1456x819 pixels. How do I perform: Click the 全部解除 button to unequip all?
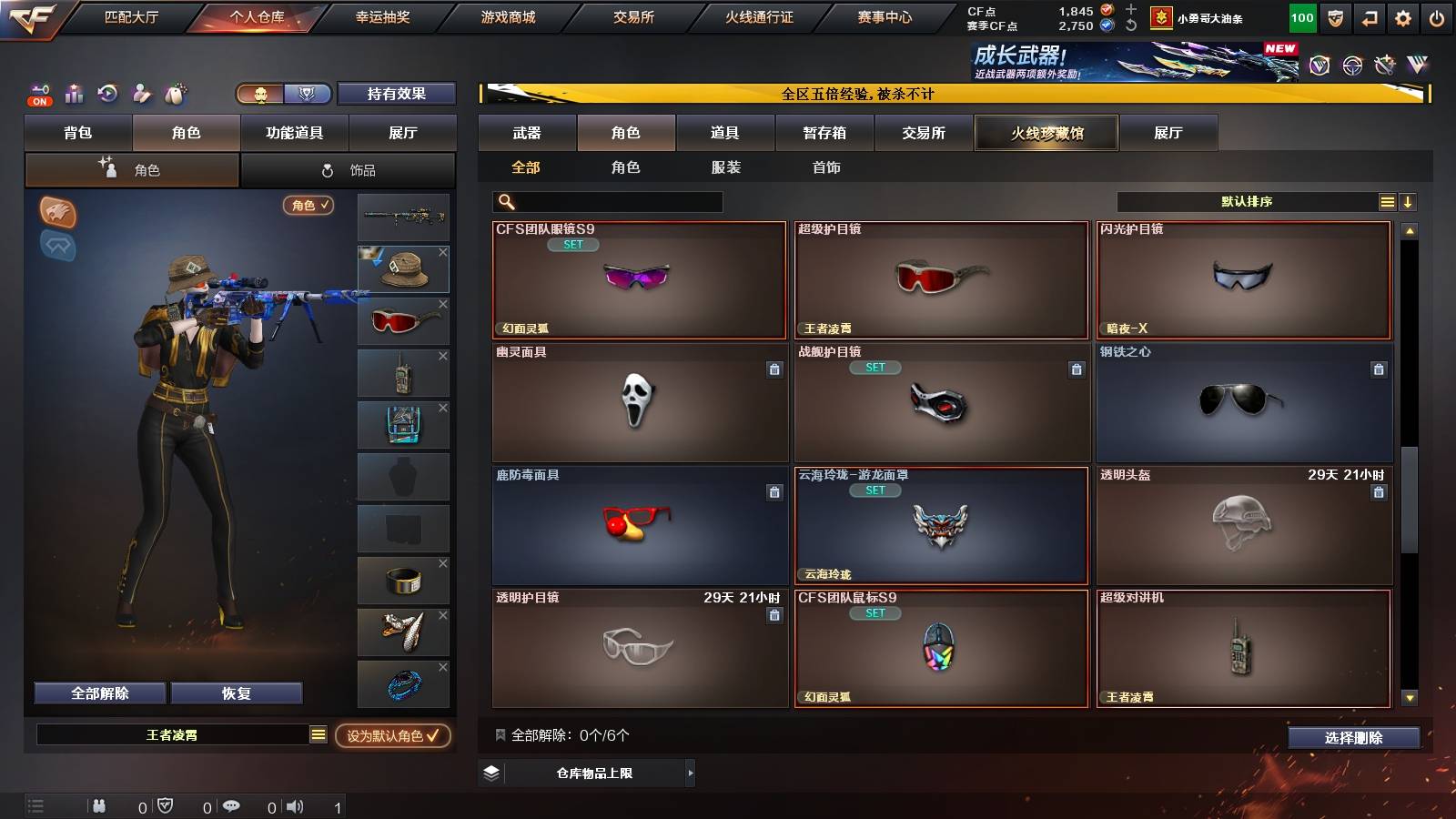(98, 693)
